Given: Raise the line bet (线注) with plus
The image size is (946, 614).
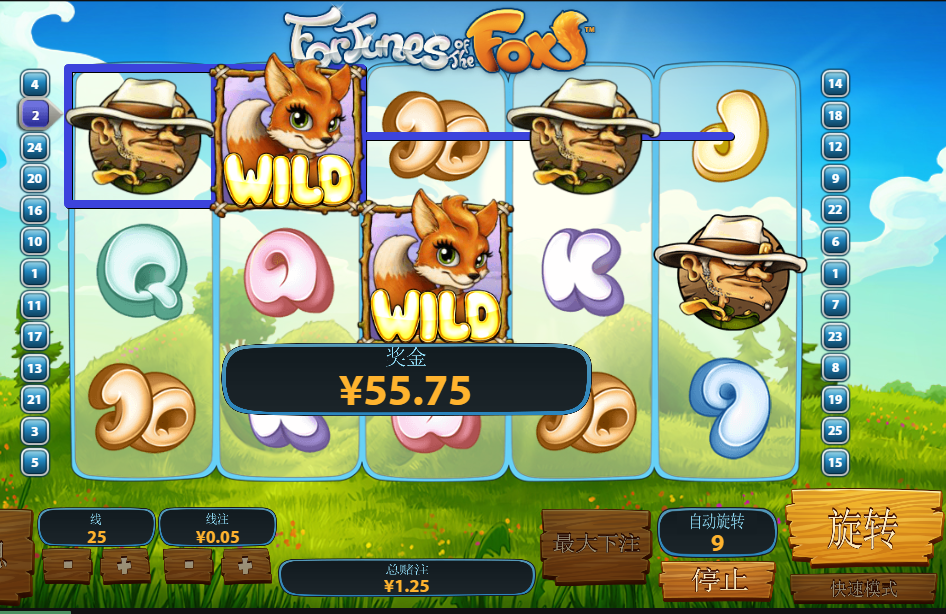Looking at the screenshot, I should point(245,564).
